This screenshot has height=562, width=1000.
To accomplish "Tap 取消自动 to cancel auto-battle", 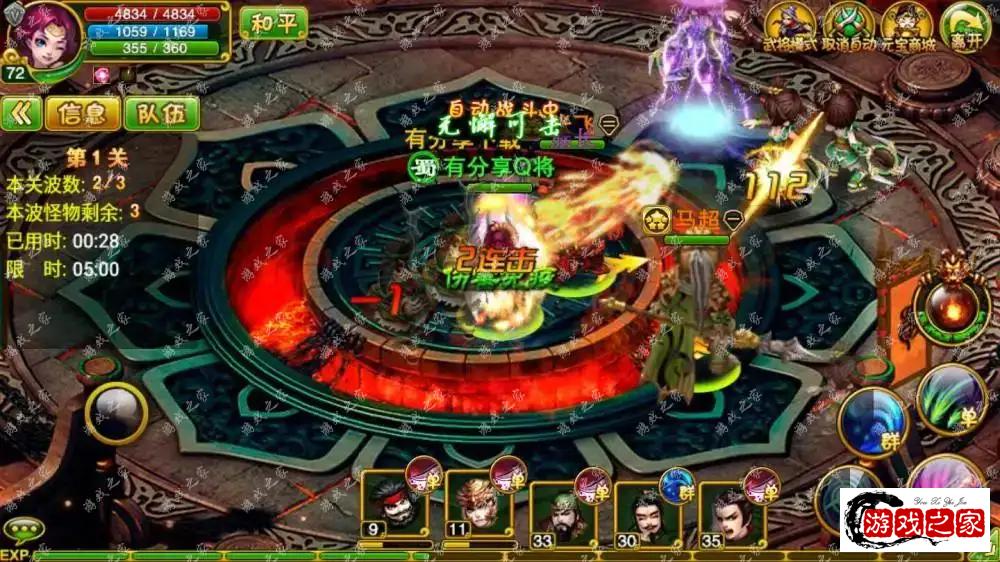I will (x=848, y=28).
